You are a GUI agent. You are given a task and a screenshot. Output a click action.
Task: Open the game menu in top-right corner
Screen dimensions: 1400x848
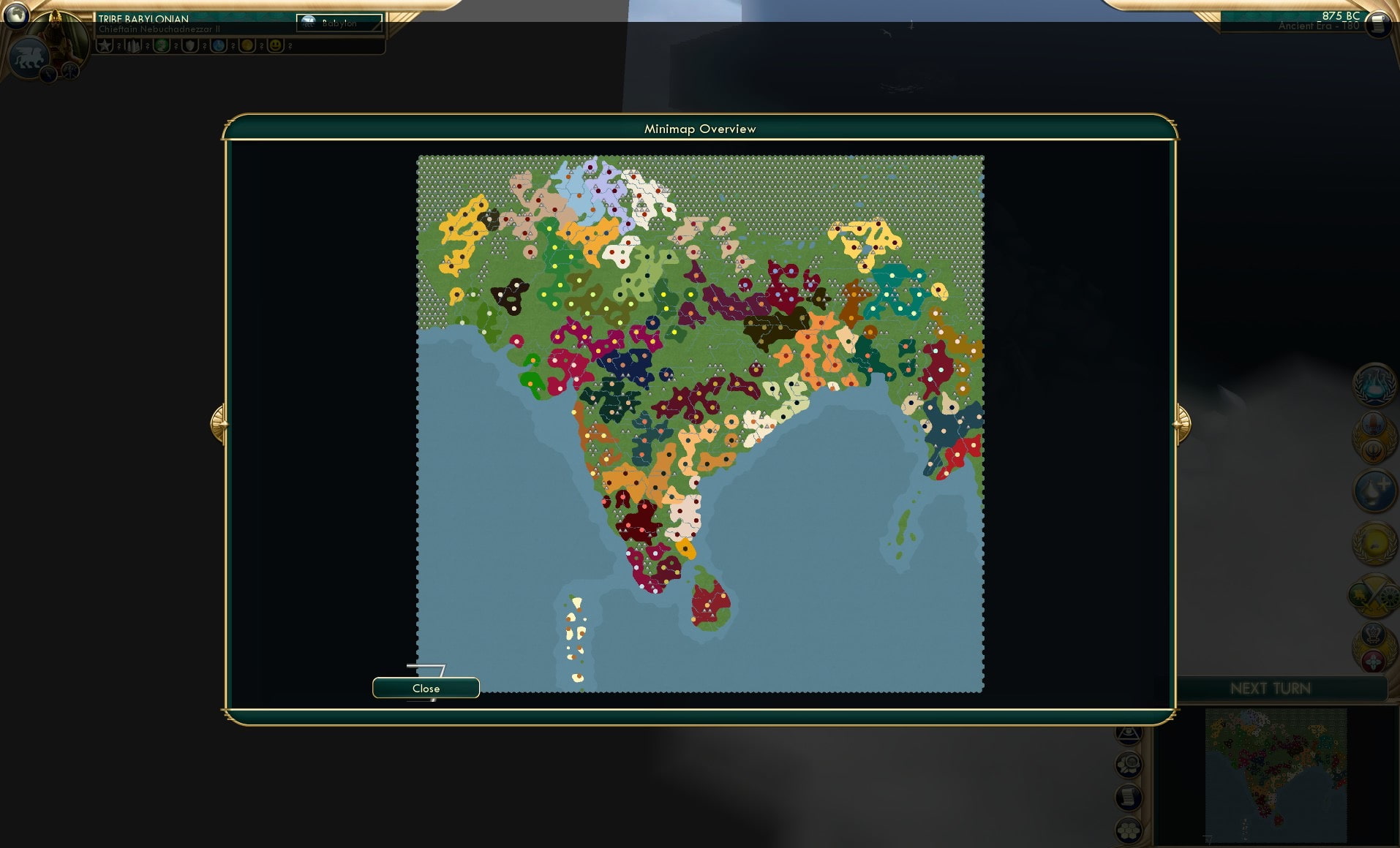point(1378,25)
